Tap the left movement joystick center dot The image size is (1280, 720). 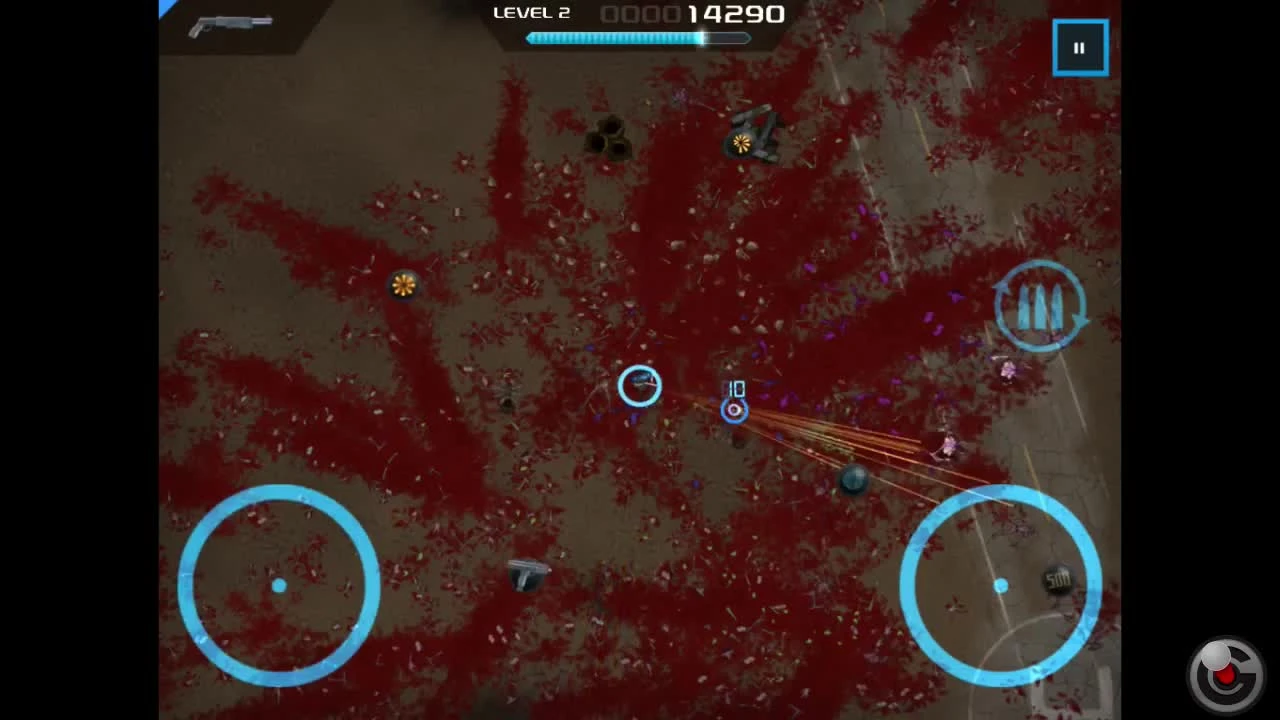tap(279, 586)
